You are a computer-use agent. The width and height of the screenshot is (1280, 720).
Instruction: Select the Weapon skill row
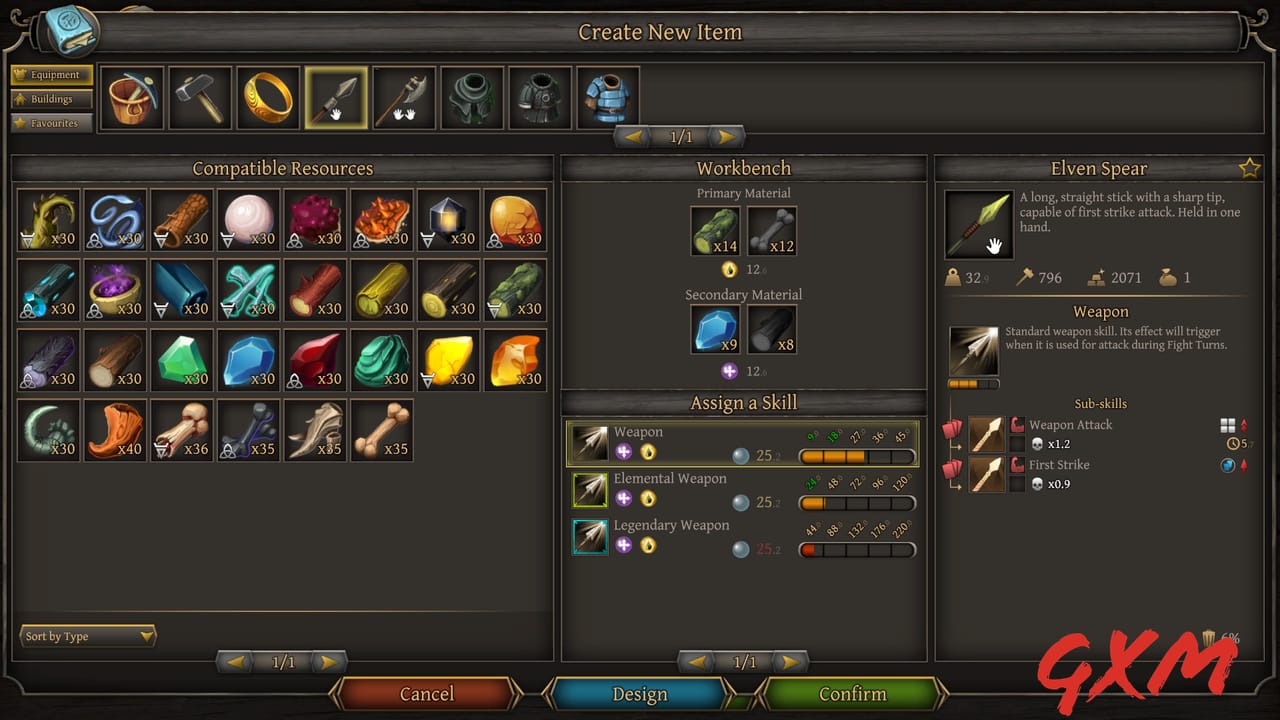coord(742,443)
